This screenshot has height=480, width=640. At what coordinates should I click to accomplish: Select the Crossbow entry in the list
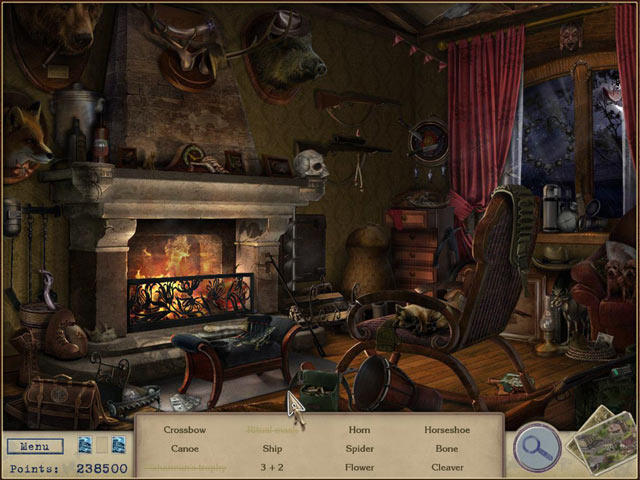[184, 430]
